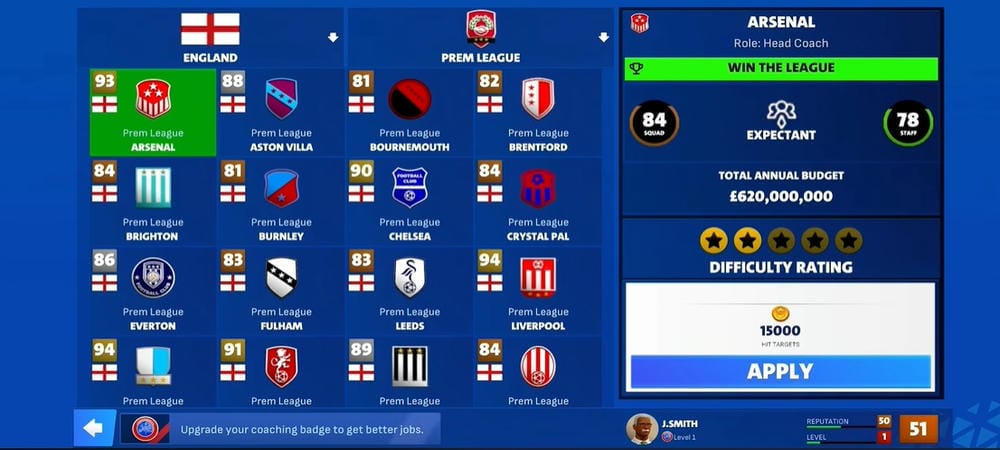Screen dimensions: 1000x450
Task: Select the Arsenal club tile
Action: point(152,112)
